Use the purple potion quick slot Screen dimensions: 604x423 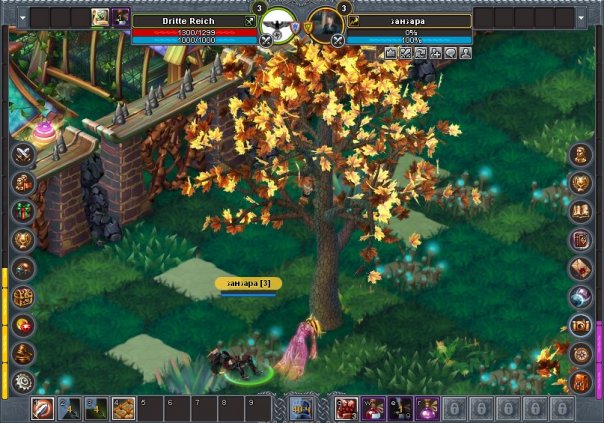pyautogui.click(x=425, y=408)
